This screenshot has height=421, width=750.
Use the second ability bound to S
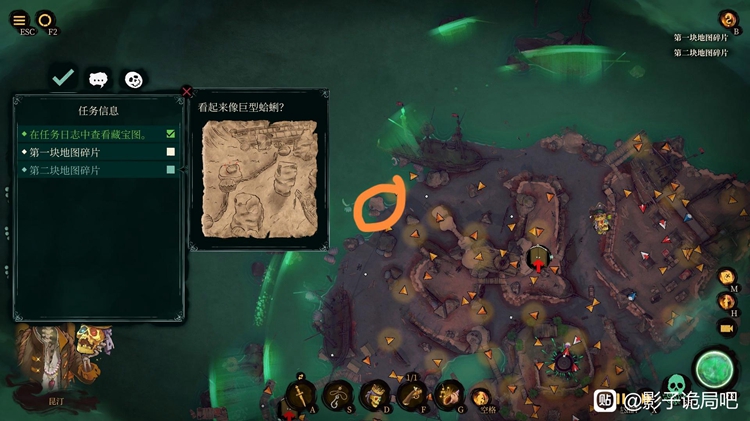[337, 394]
